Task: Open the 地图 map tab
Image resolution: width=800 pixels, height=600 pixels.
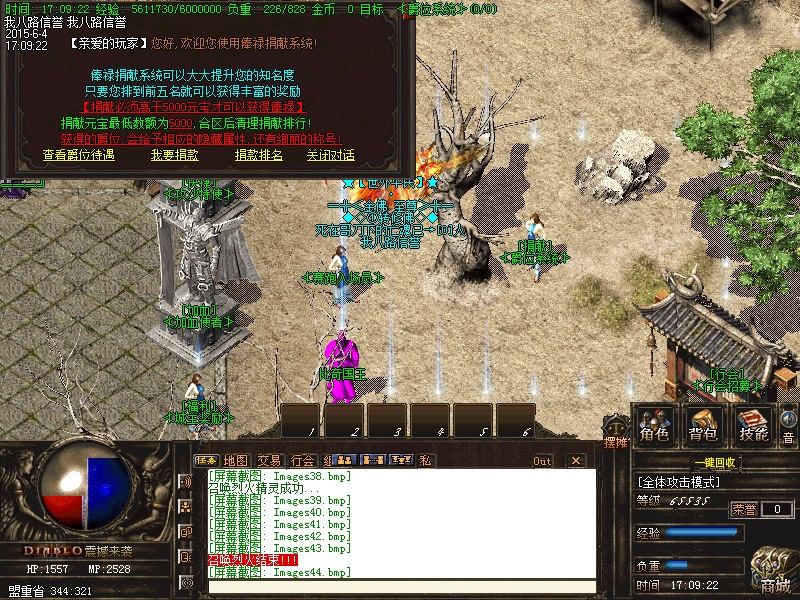Action: (x=236, y=460)
